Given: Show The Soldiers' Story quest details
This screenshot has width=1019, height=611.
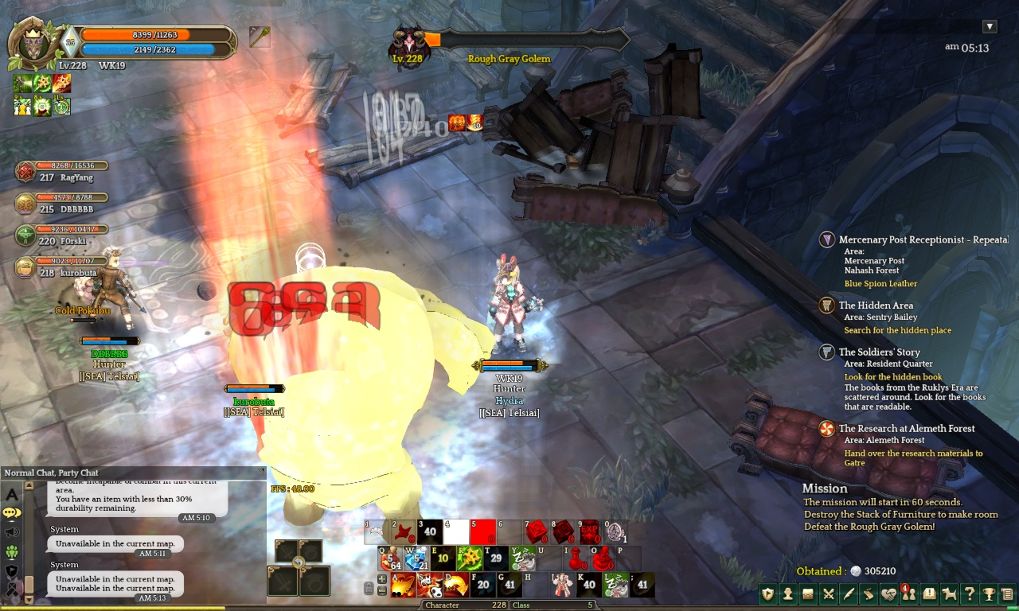Looking at the screenshot, I should [x=879, y=352].
